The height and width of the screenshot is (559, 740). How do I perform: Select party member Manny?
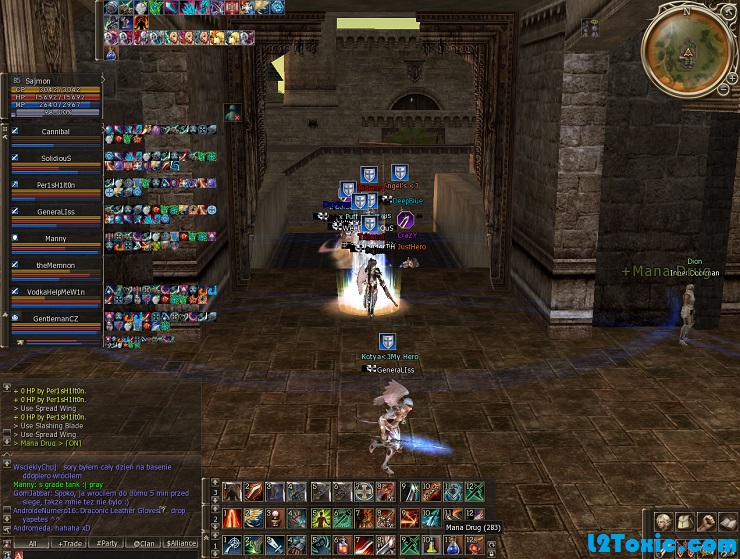click(x=55, y=239)
